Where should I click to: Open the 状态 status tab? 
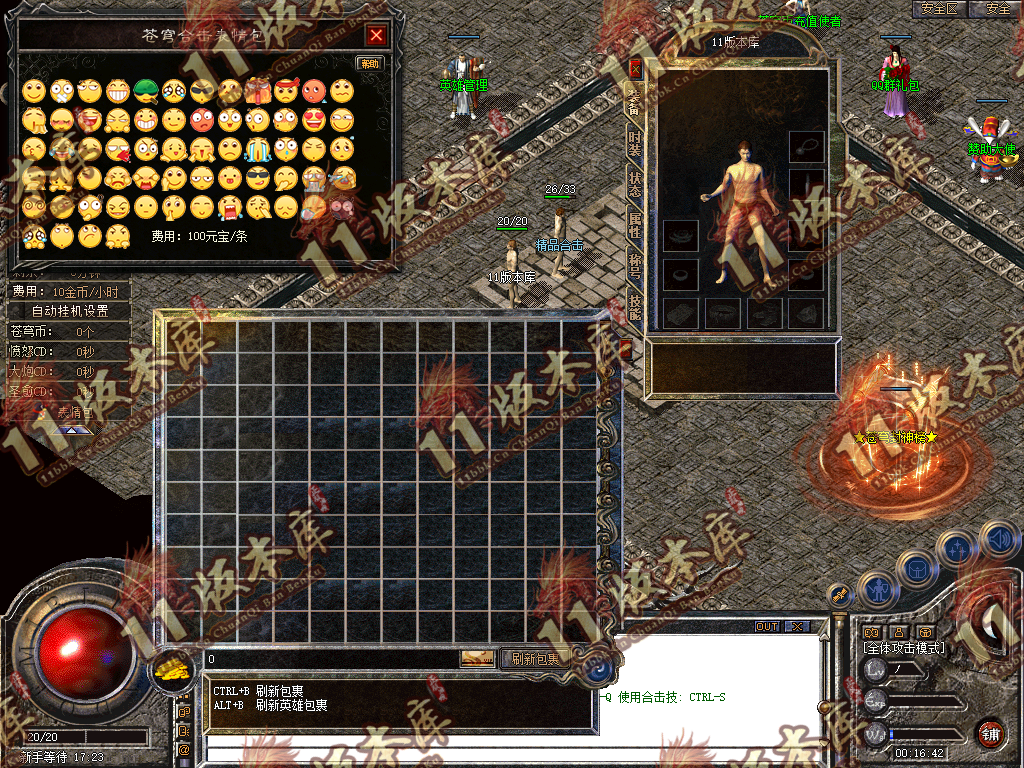coord(635,184)
